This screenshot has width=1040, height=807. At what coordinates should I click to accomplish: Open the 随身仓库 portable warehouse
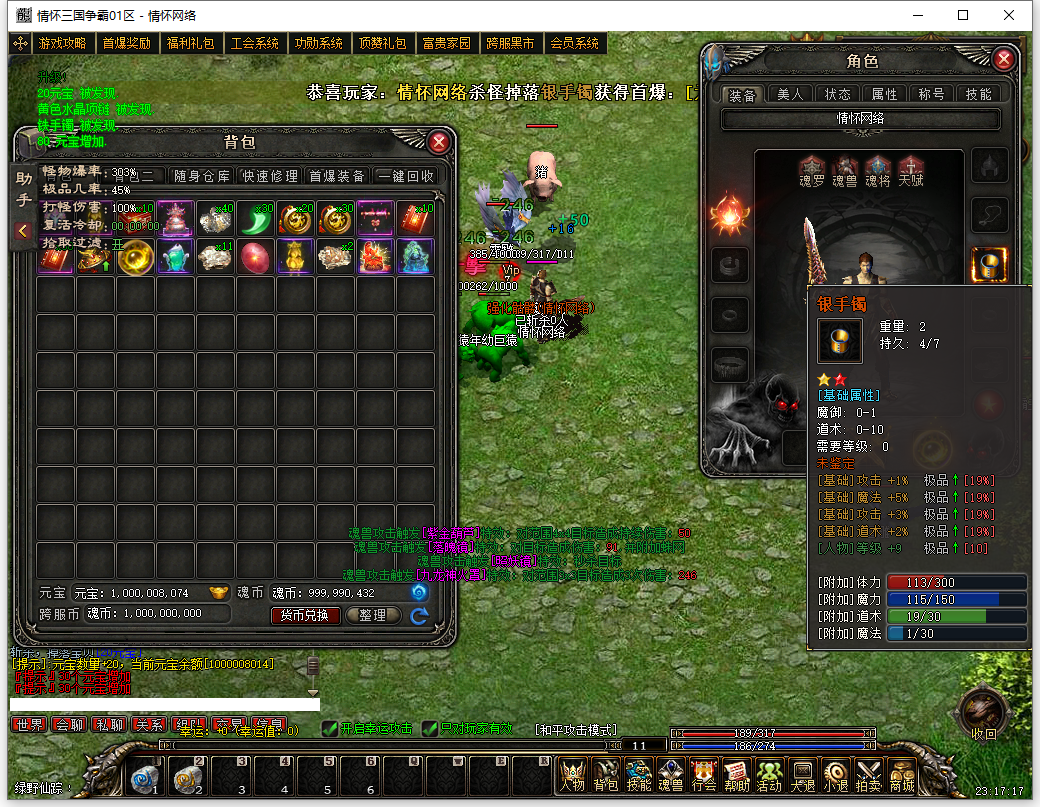tap(202, 176)
